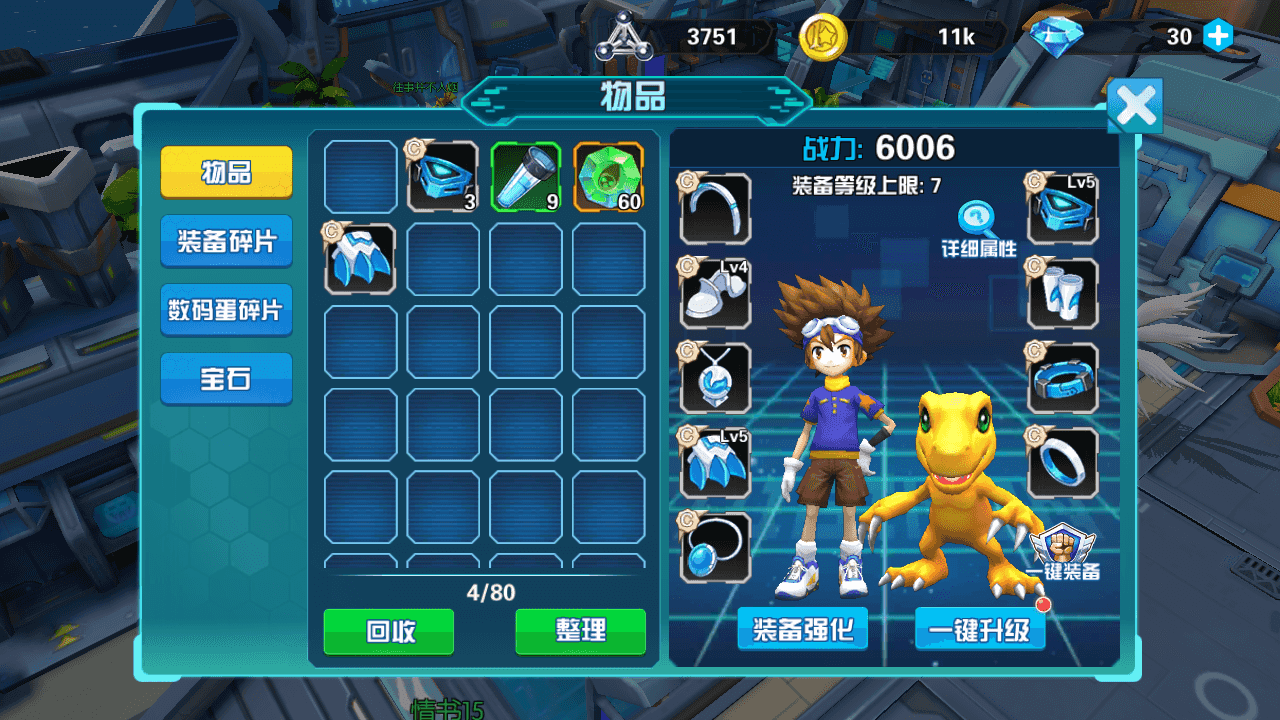Viewport: 1280px width, 720px height.
Task: Click the equipped necklace slot
Action: tap(715, 378)
